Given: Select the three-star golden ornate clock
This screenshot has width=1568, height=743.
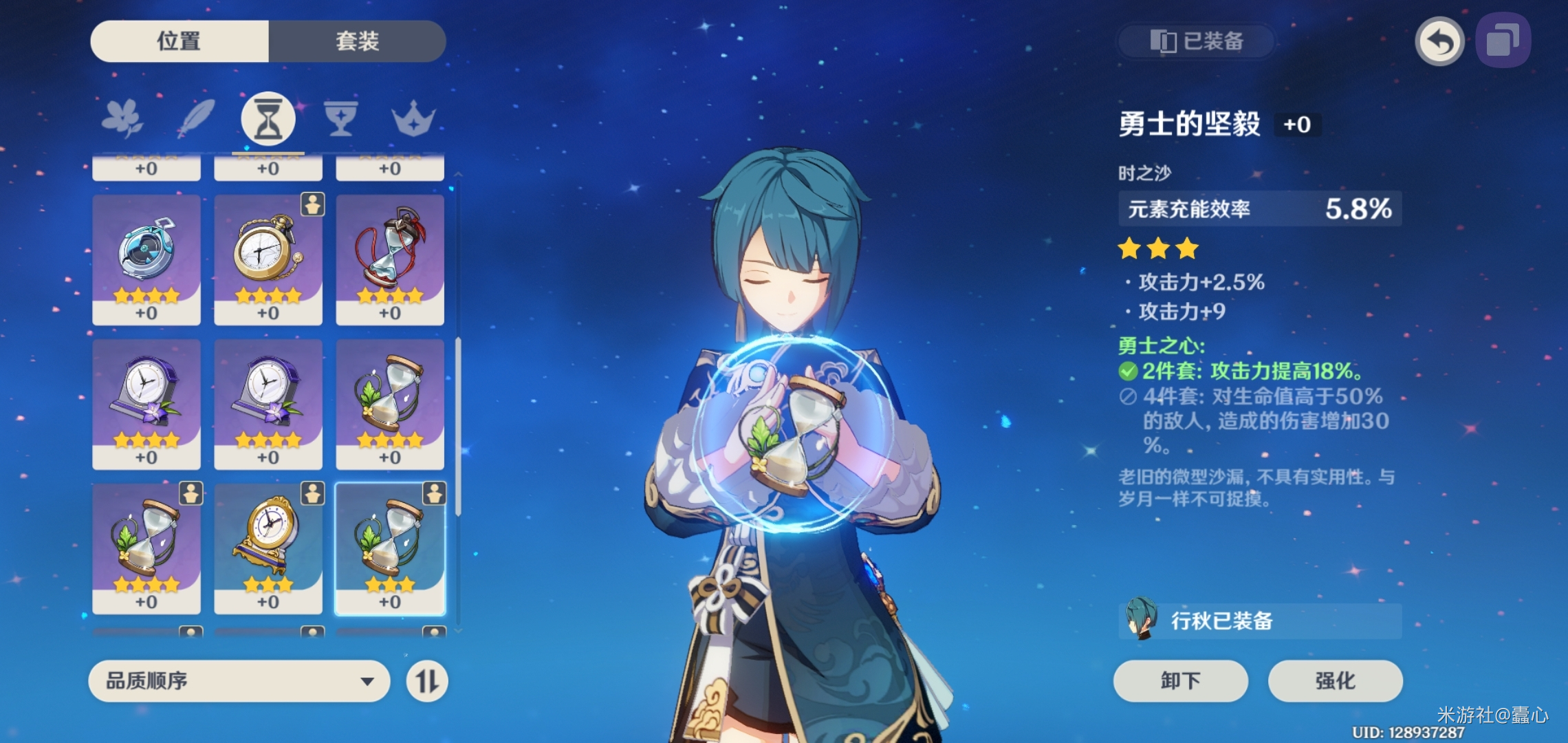Looking at the screenshot, I should [x=268, y=548].
